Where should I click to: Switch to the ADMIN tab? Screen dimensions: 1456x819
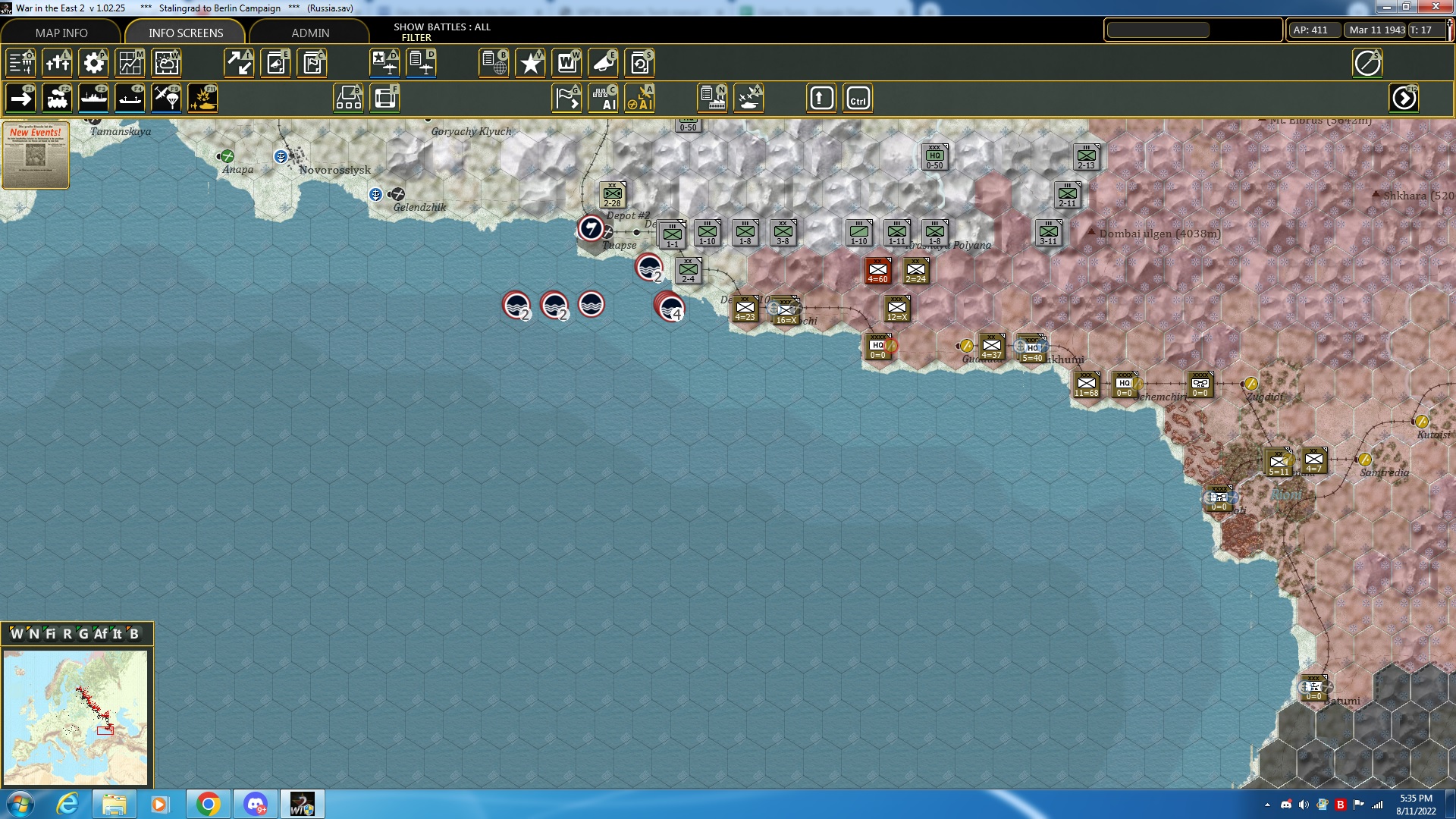coord(309,33)
